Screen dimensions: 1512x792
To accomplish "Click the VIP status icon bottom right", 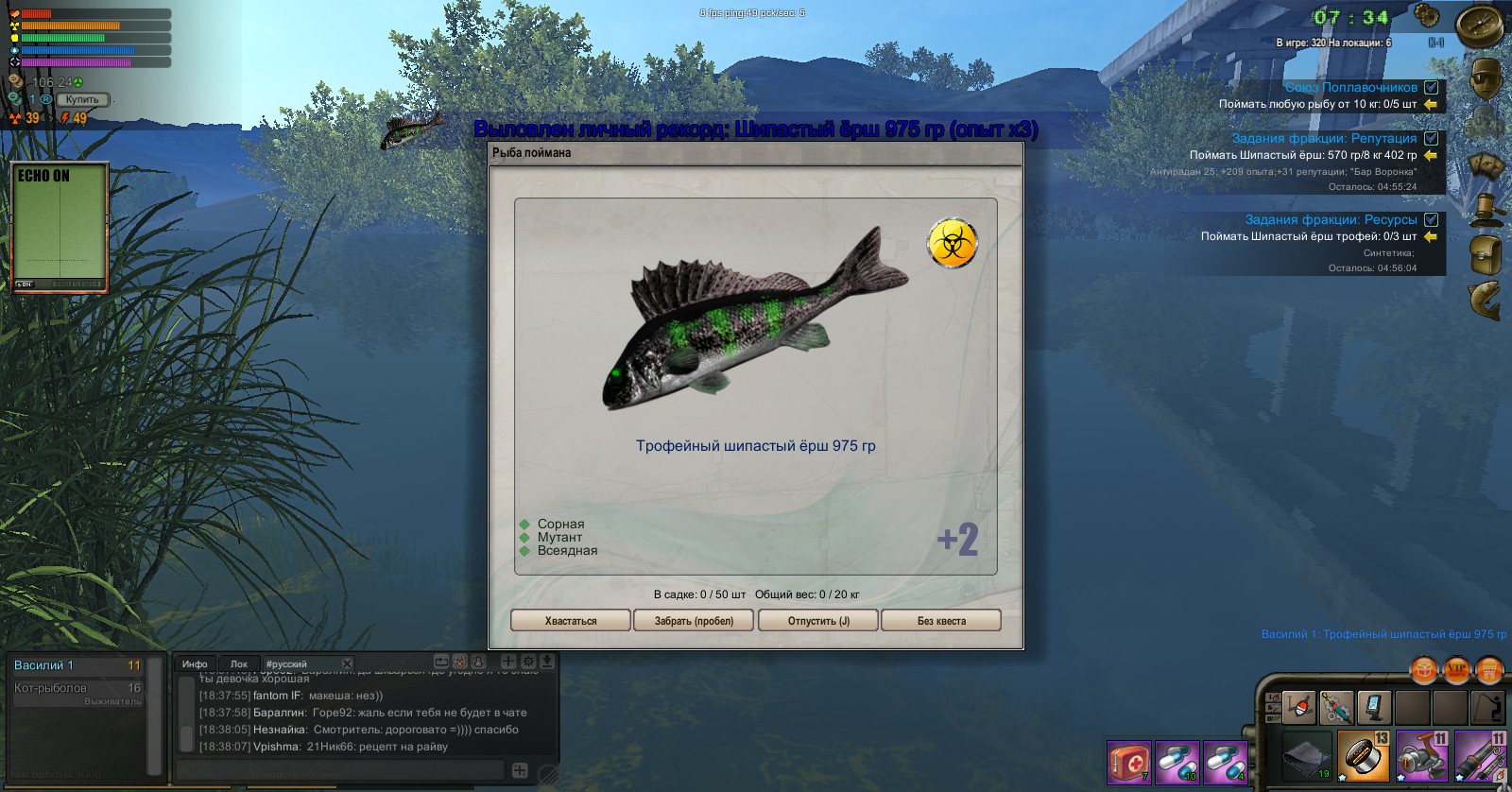I will pyautogui.click(x=1456, y=670).
